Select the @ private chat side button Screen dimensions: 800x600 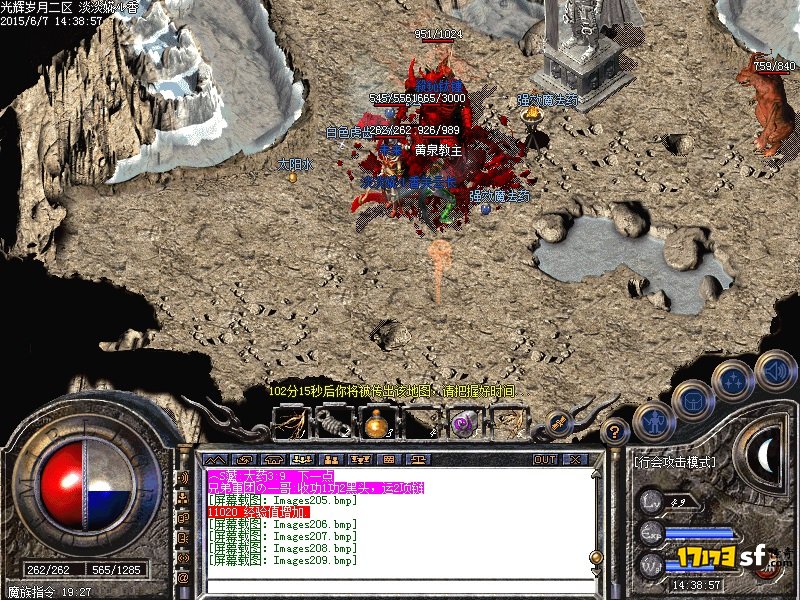pos(184,577)
